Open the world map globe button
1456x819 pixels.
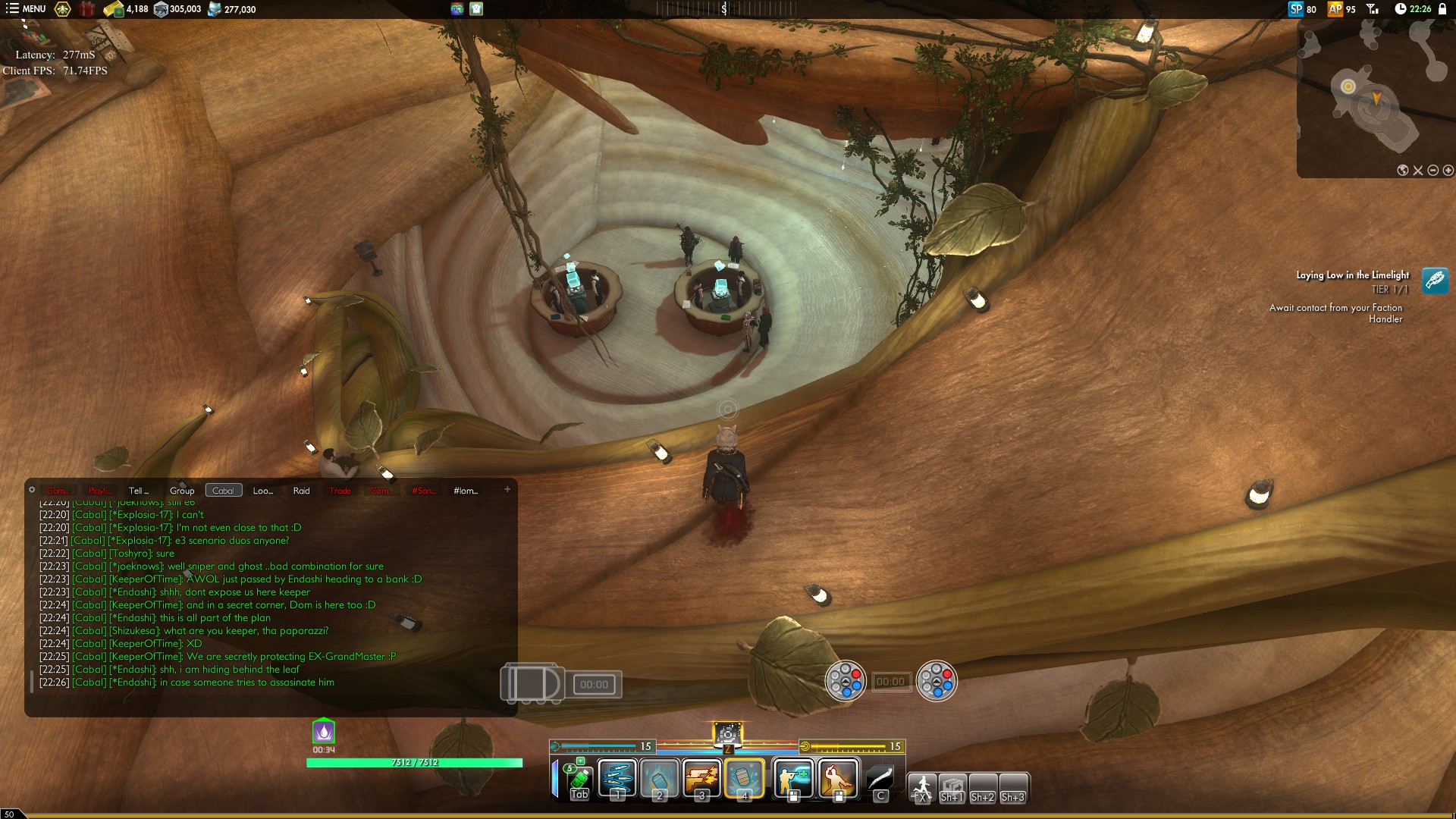point(1403,171)
